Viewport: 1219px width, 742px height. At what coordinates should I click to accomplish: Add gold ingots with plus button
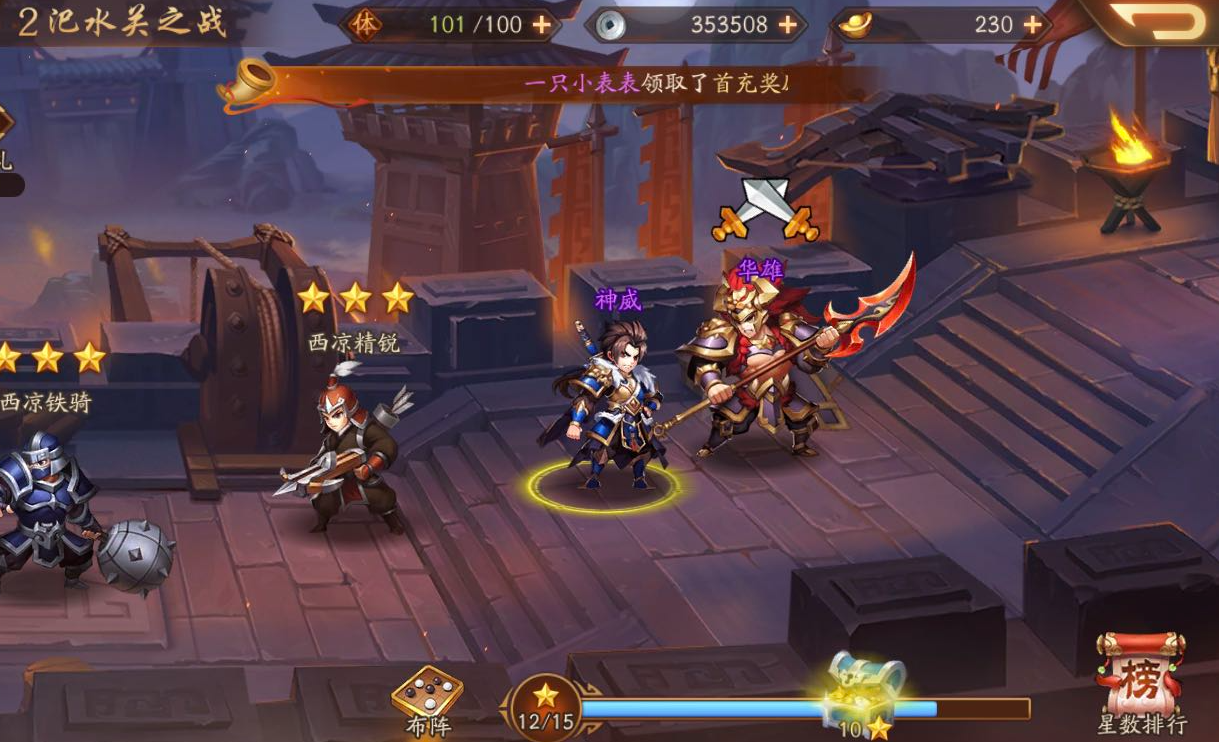tap(1032, 25)
